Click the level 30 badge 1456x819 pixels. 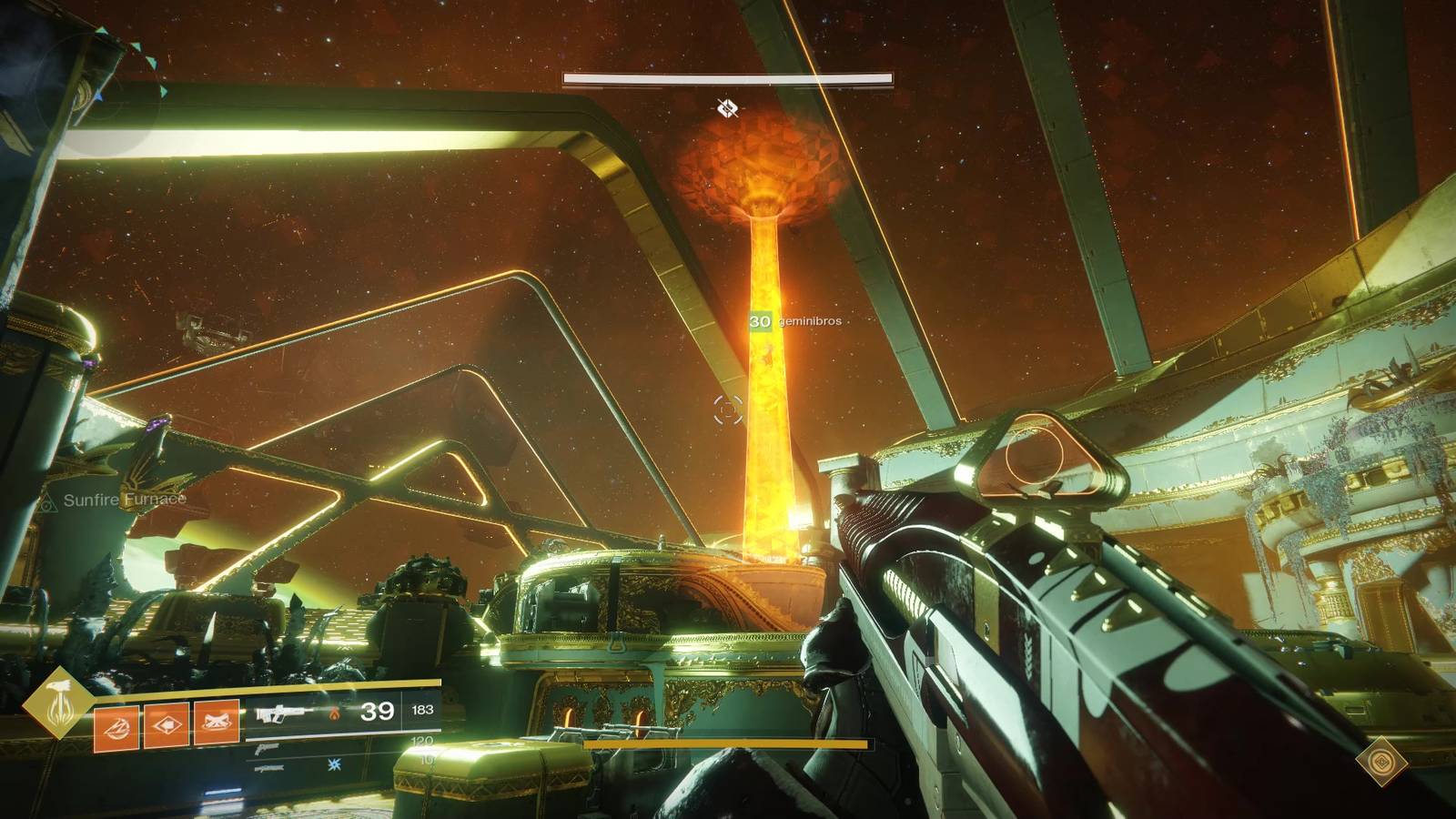[761, 321]
